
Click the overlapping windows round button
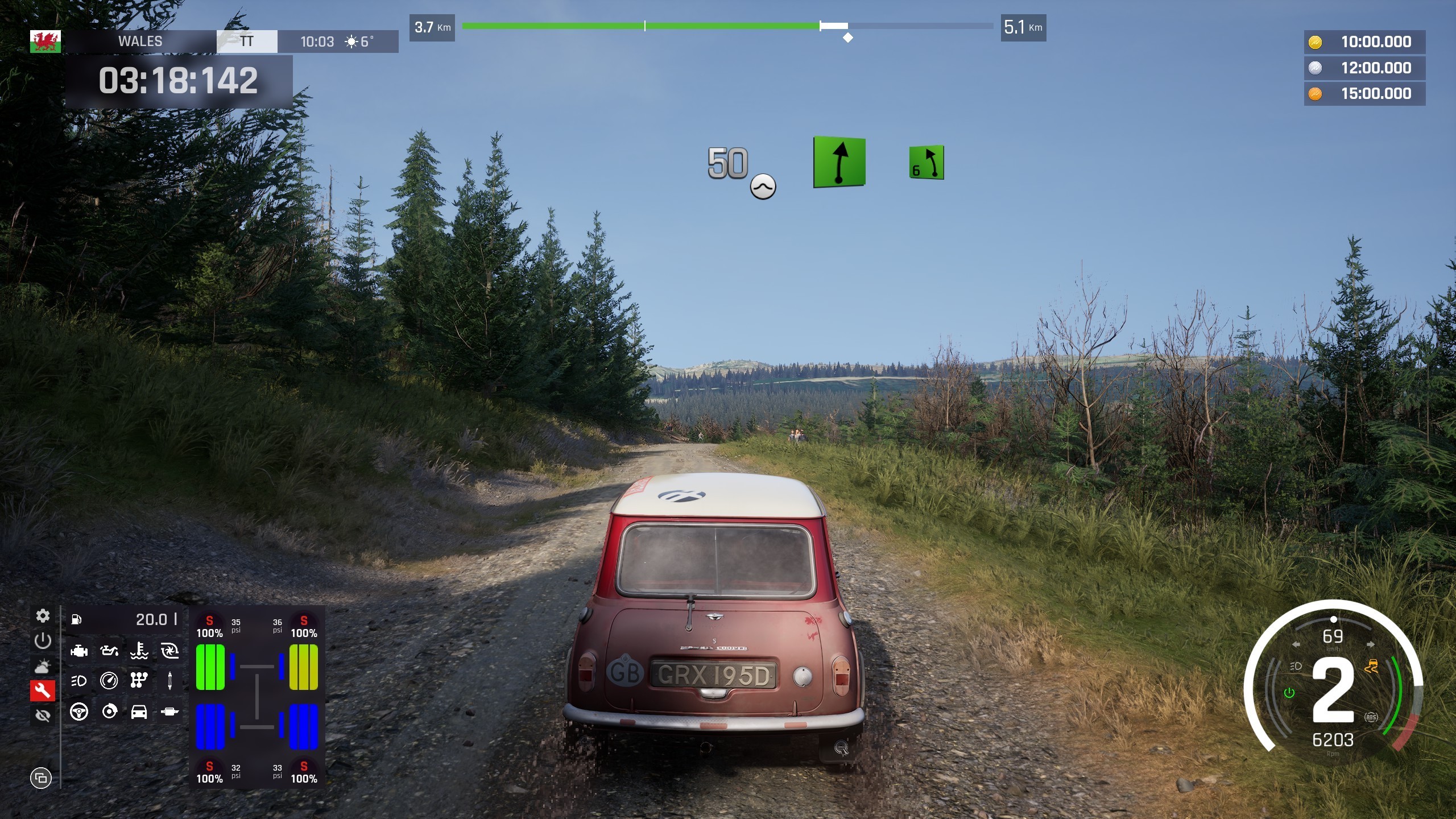tap(41, 778)
